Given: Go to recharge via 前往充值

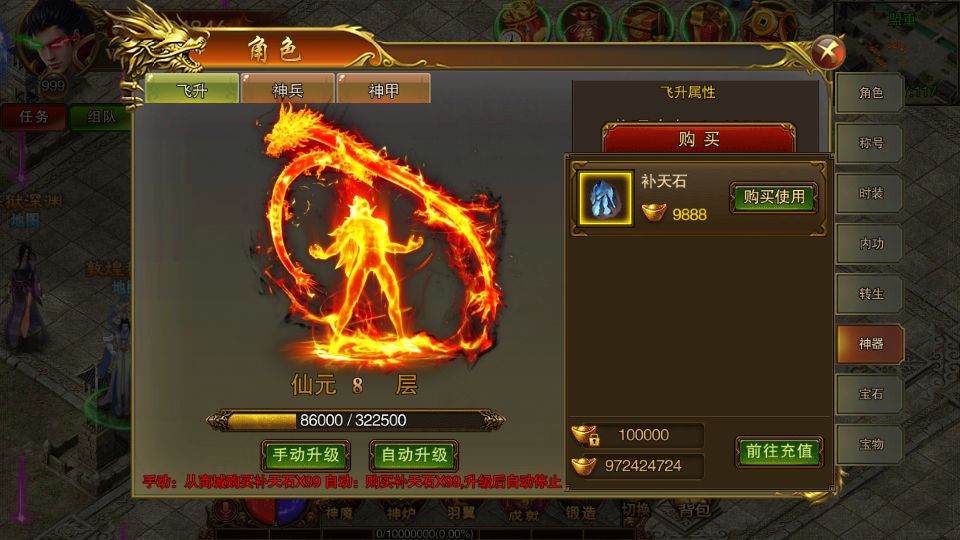Looking at the screenshot, I should pos(779,451).
